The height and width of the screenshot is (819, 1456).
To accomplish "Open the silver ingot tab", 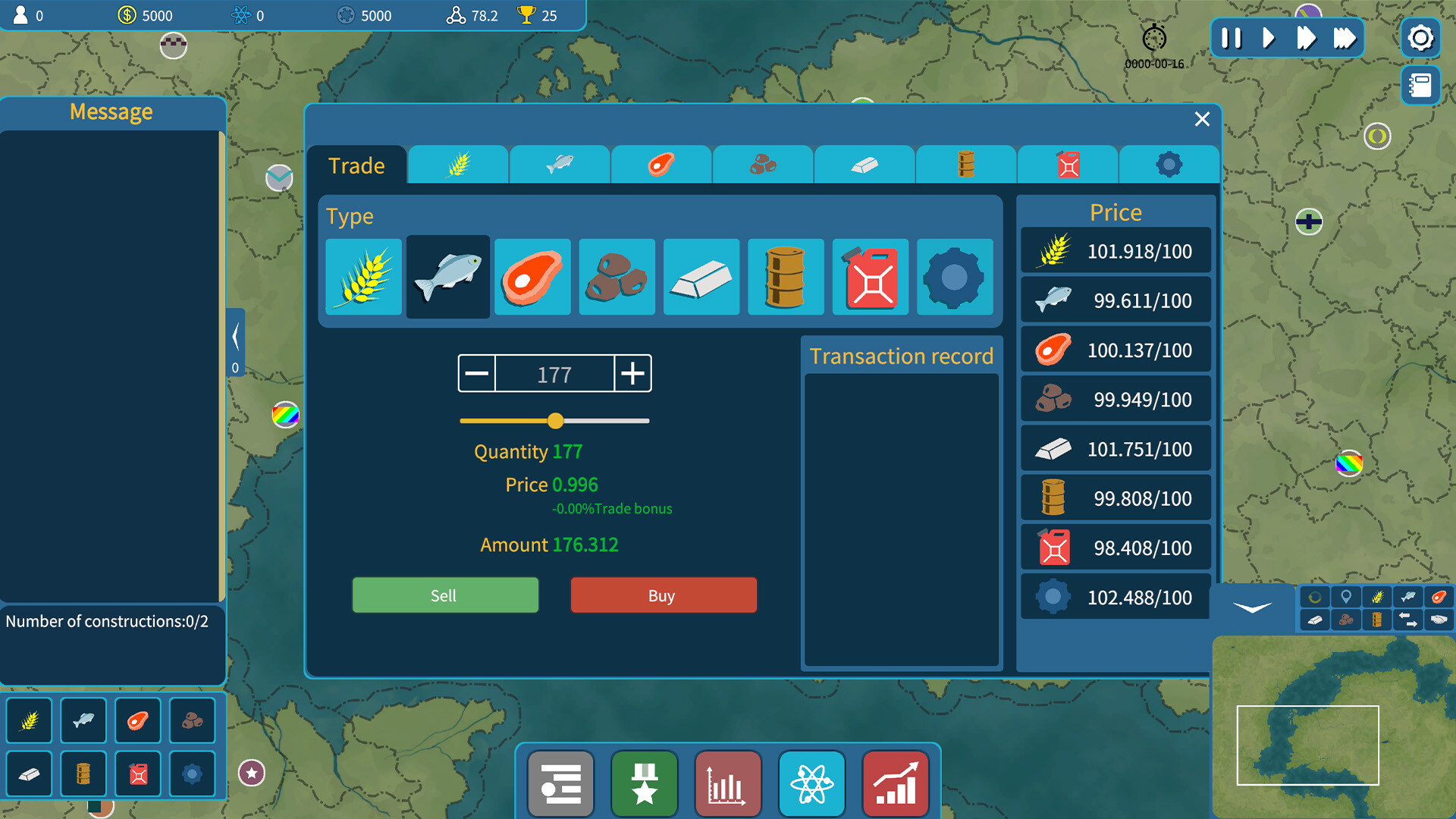I will point(864,164).
